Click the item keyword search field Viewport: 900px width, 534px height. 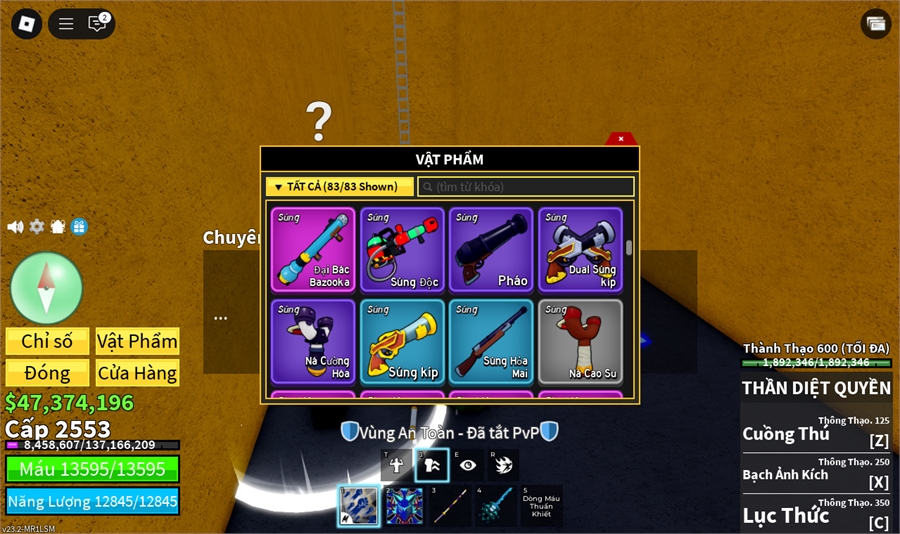(526, 187)
